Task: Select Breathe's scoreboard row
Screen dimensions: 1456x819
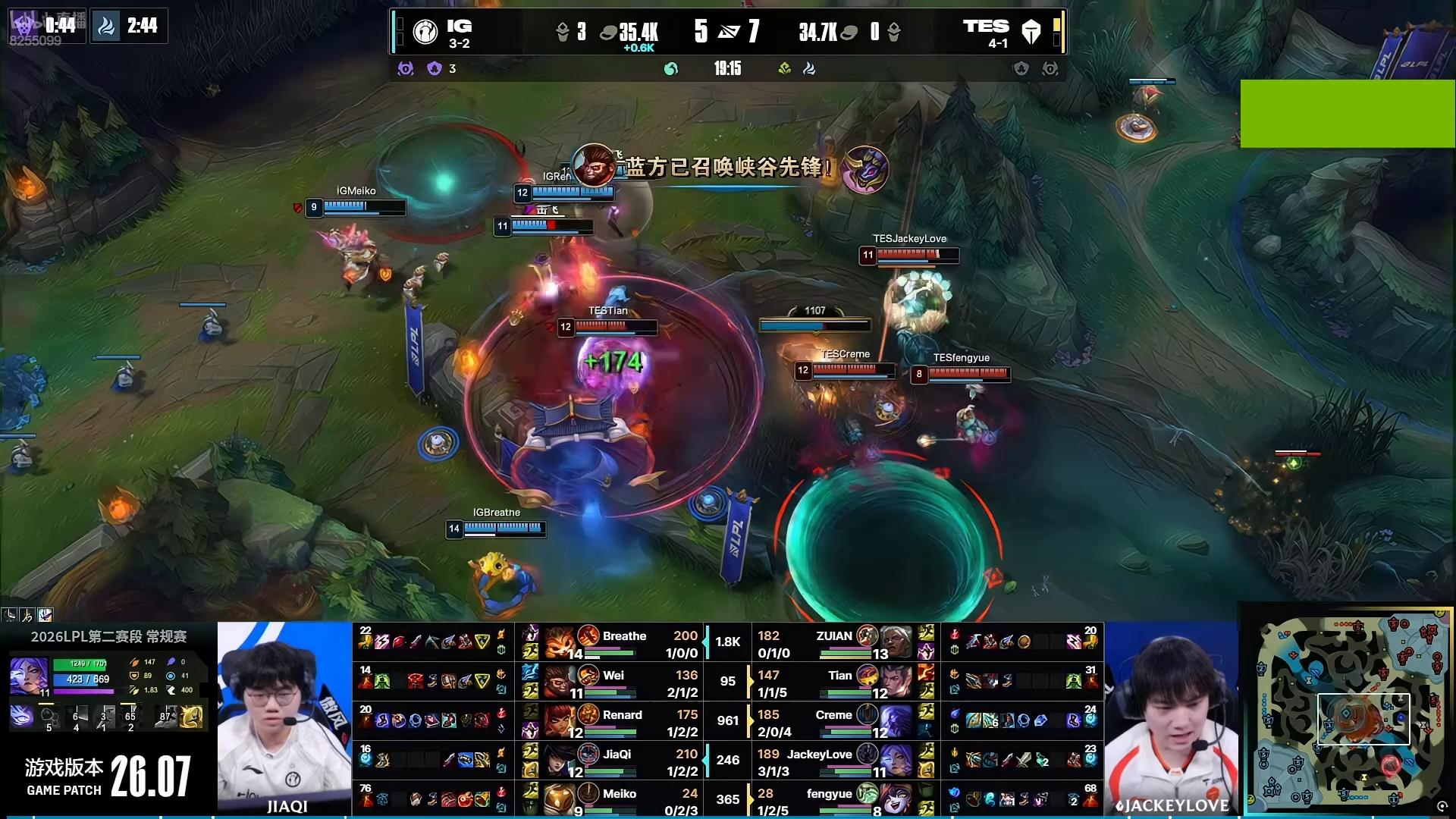Action: pyautogui.click(x=624, y=636)
